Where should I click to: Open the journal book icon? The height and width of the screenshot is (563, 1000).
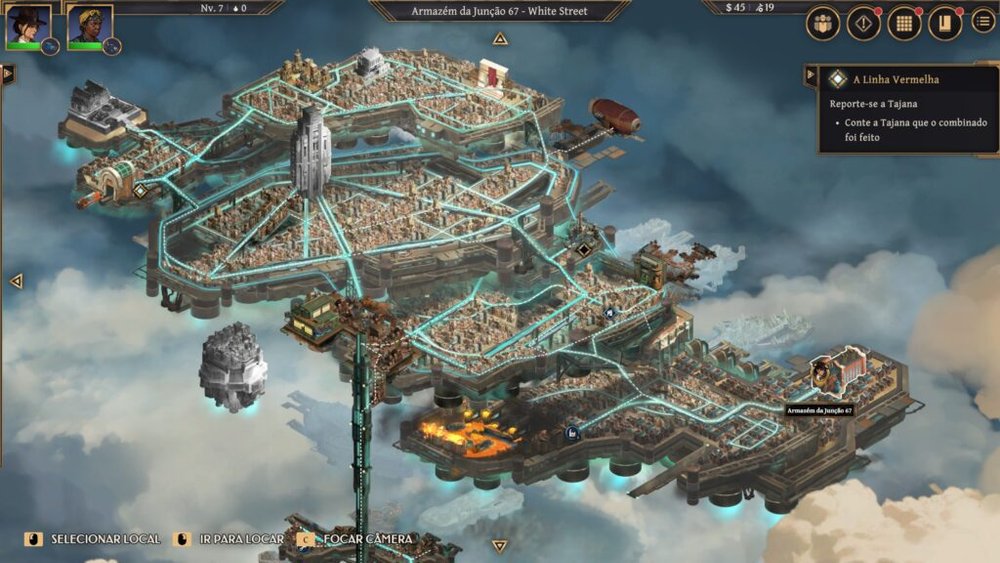pos(944,24)
